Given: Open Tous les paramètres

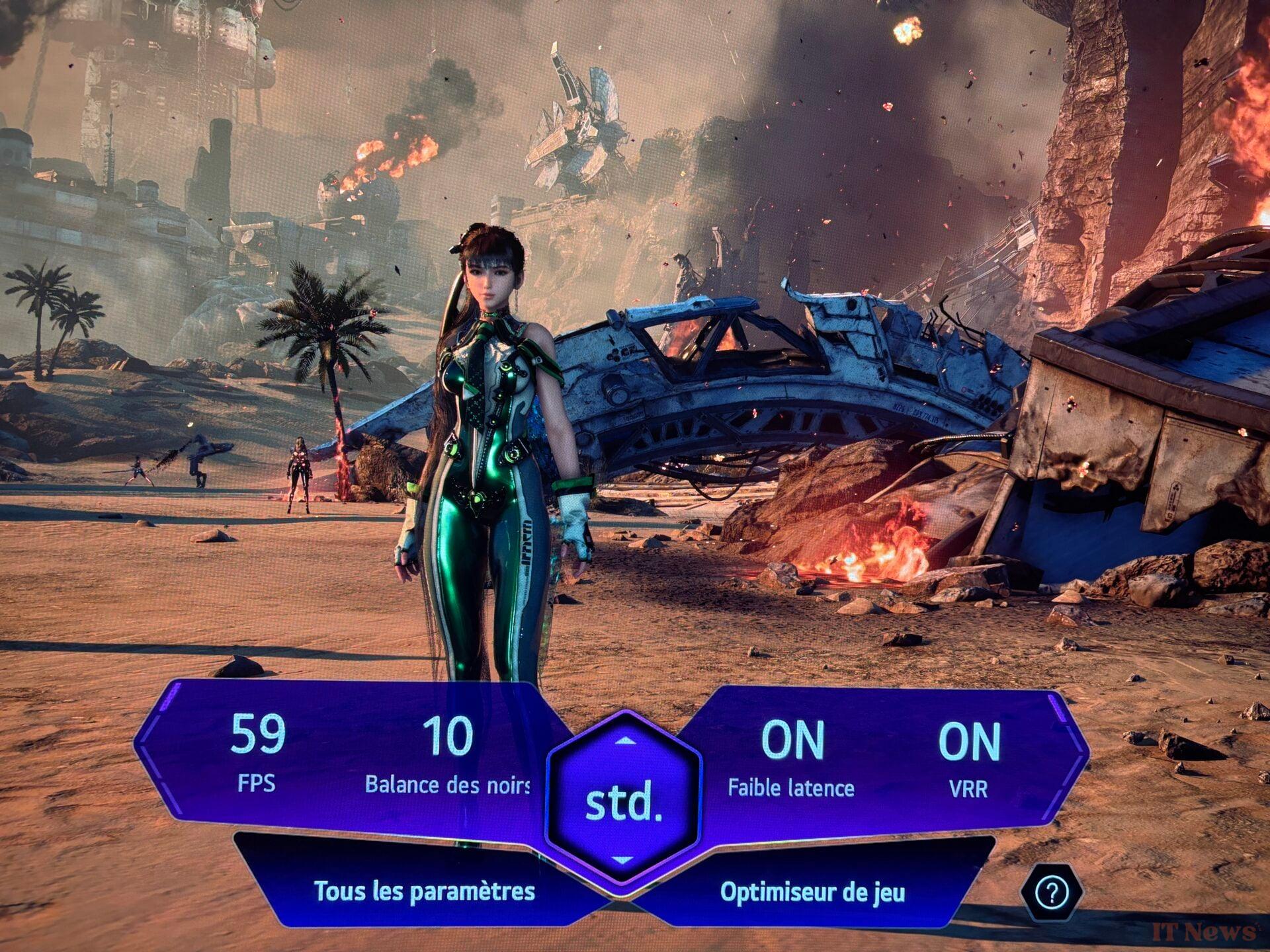Looking at the screenshot, I should point(424,891).
